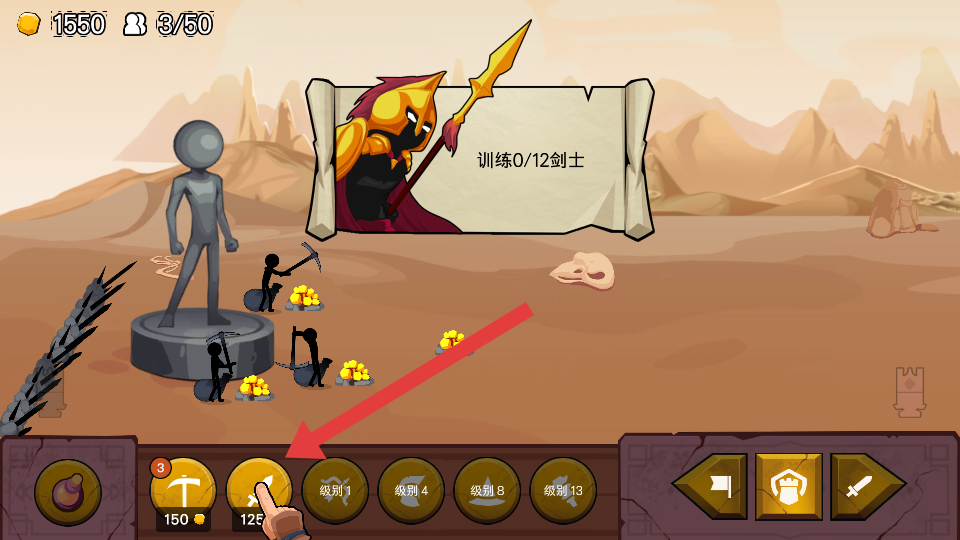Order retreat with the flag arrow button

click(712, 487)
